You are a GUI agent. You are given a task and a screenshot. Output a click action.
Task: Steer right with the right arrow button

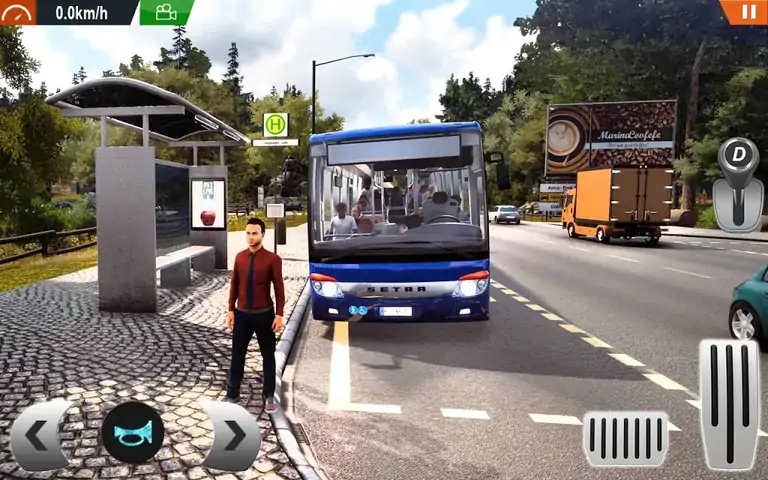[233, 435]
